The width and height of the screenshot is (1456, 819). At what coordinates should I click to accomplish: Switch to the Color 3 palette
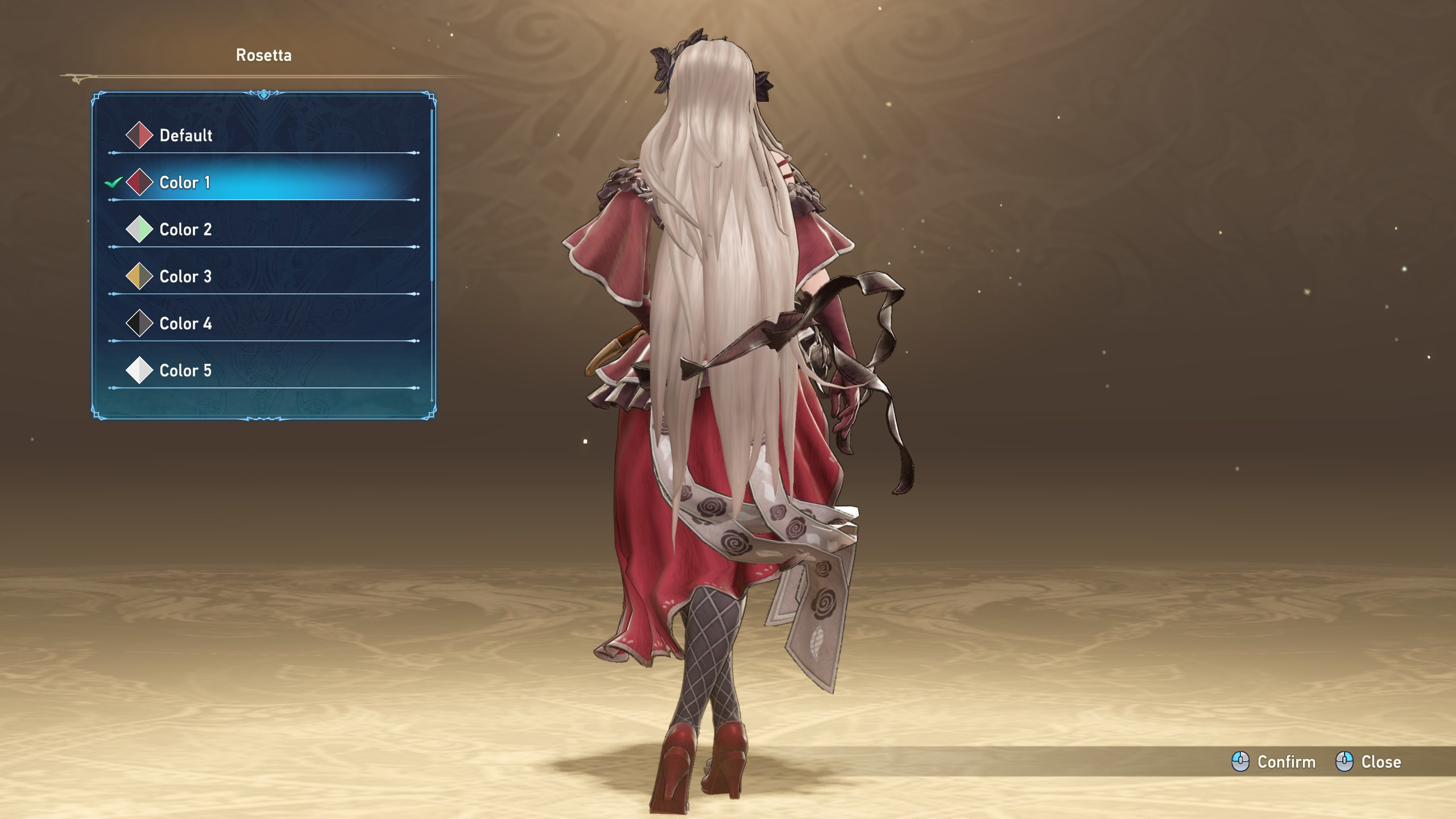click(185, 277)
